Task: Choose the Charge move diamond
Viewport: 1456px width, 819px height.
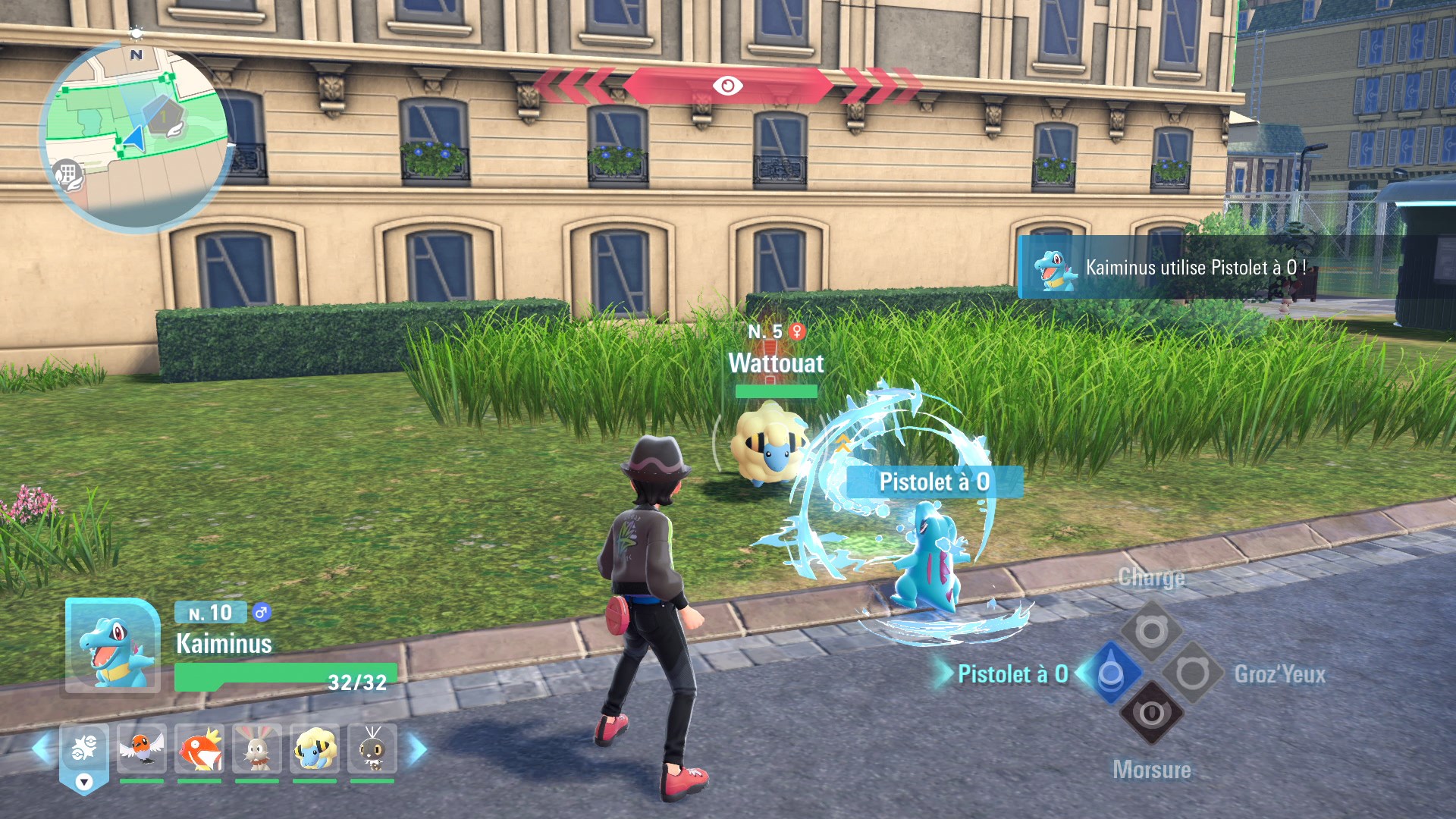Action: tap(1151, 631)
